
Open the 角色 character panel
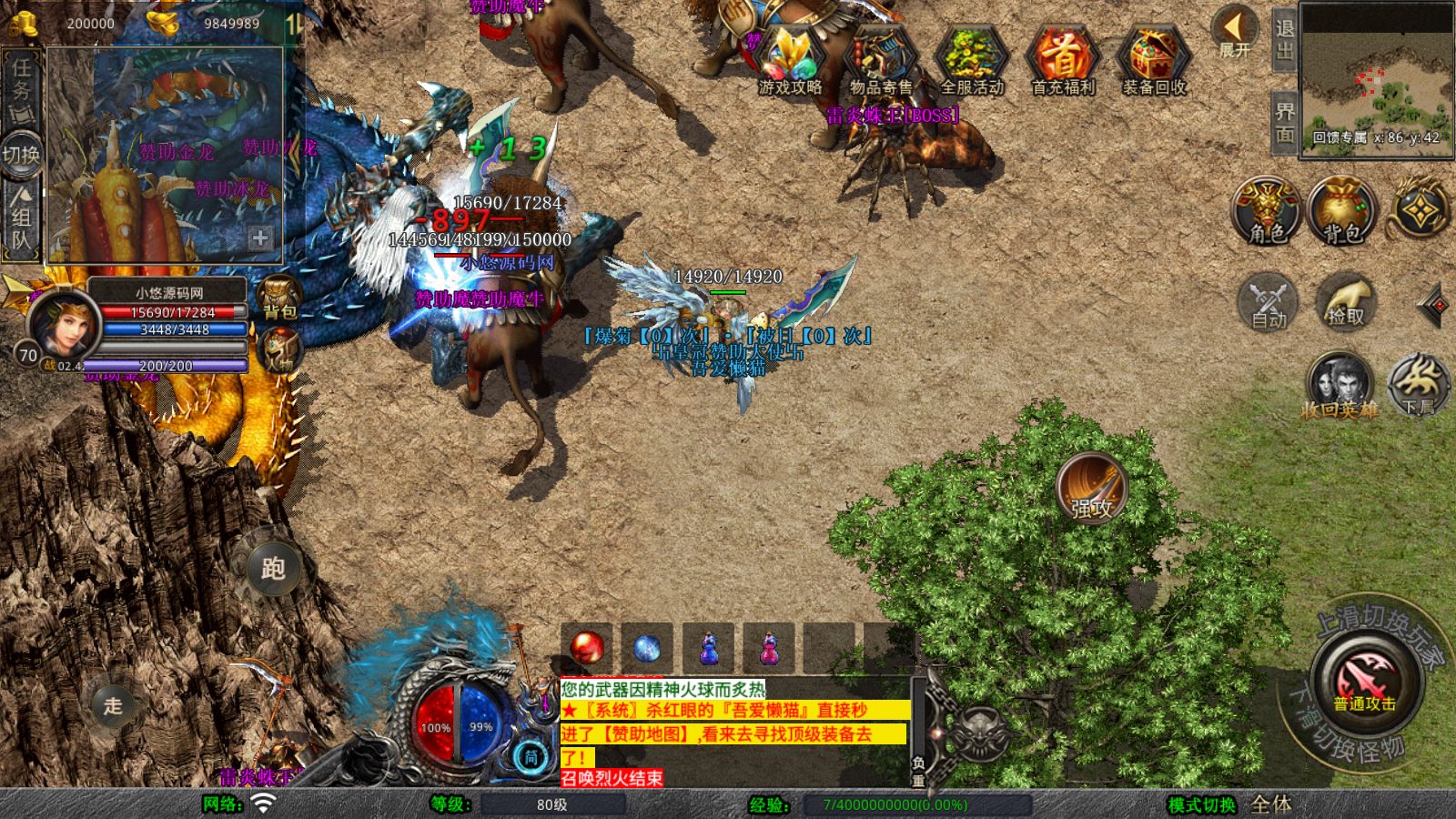pos(1266,211)
